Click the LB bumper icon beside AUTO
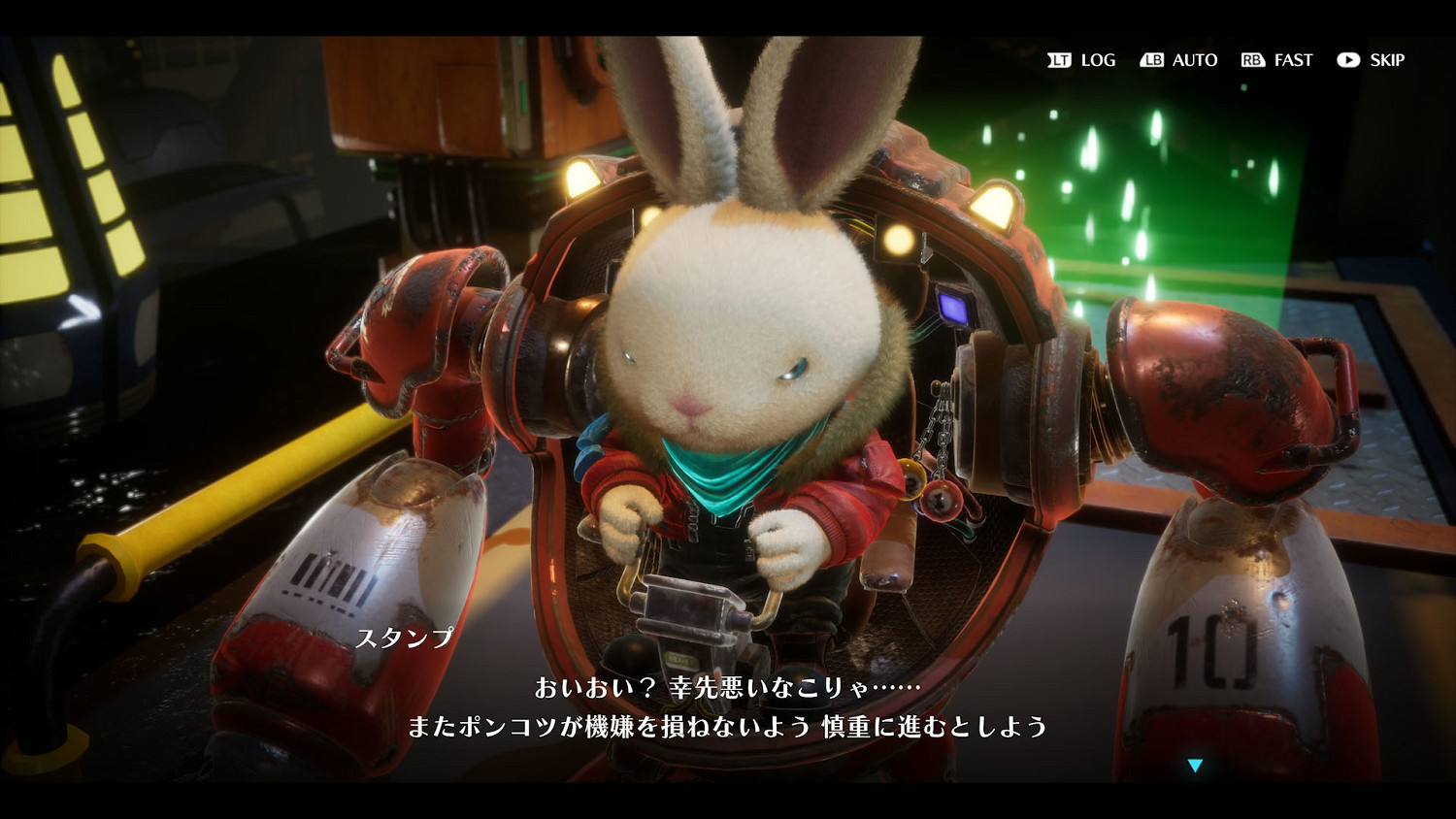1456x819 pixels. 1151,60
